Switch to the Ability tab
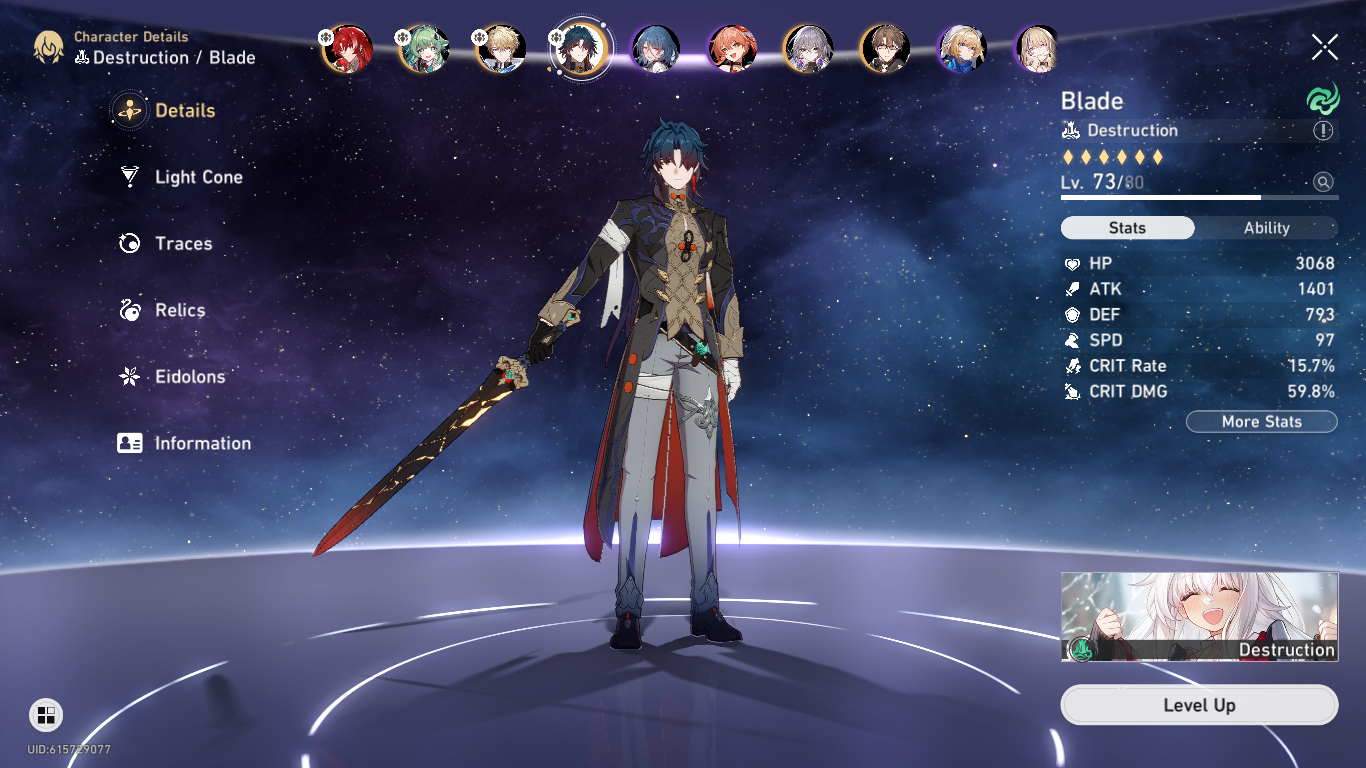 [1265, 227]
